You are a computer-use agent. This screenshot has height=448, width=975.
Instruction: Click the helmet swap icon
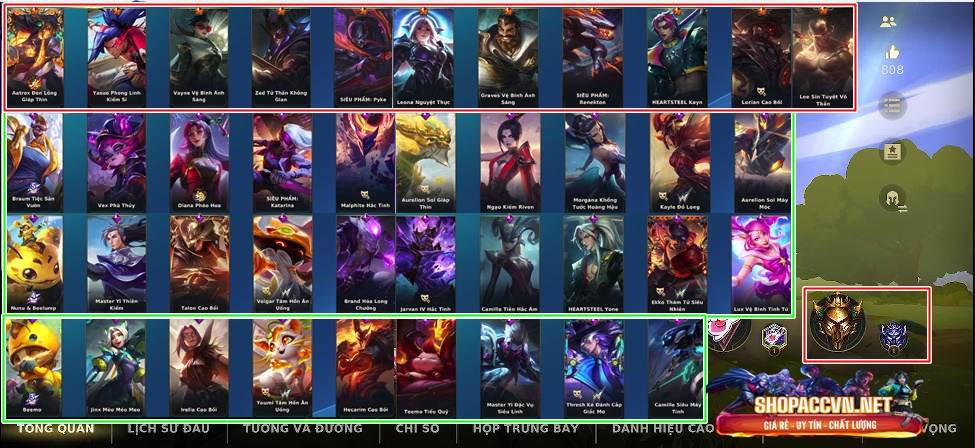[x=892, y=199]
